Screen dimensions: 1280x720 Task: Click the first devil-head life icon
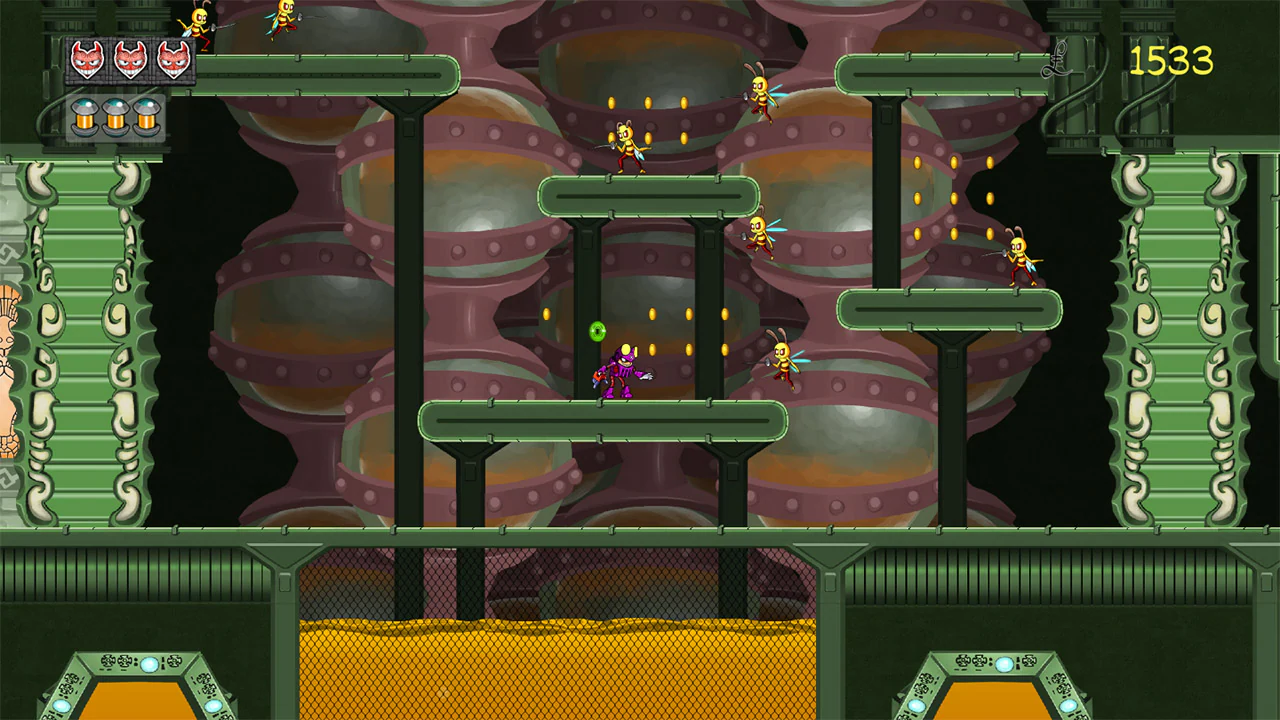click(88, 58)
